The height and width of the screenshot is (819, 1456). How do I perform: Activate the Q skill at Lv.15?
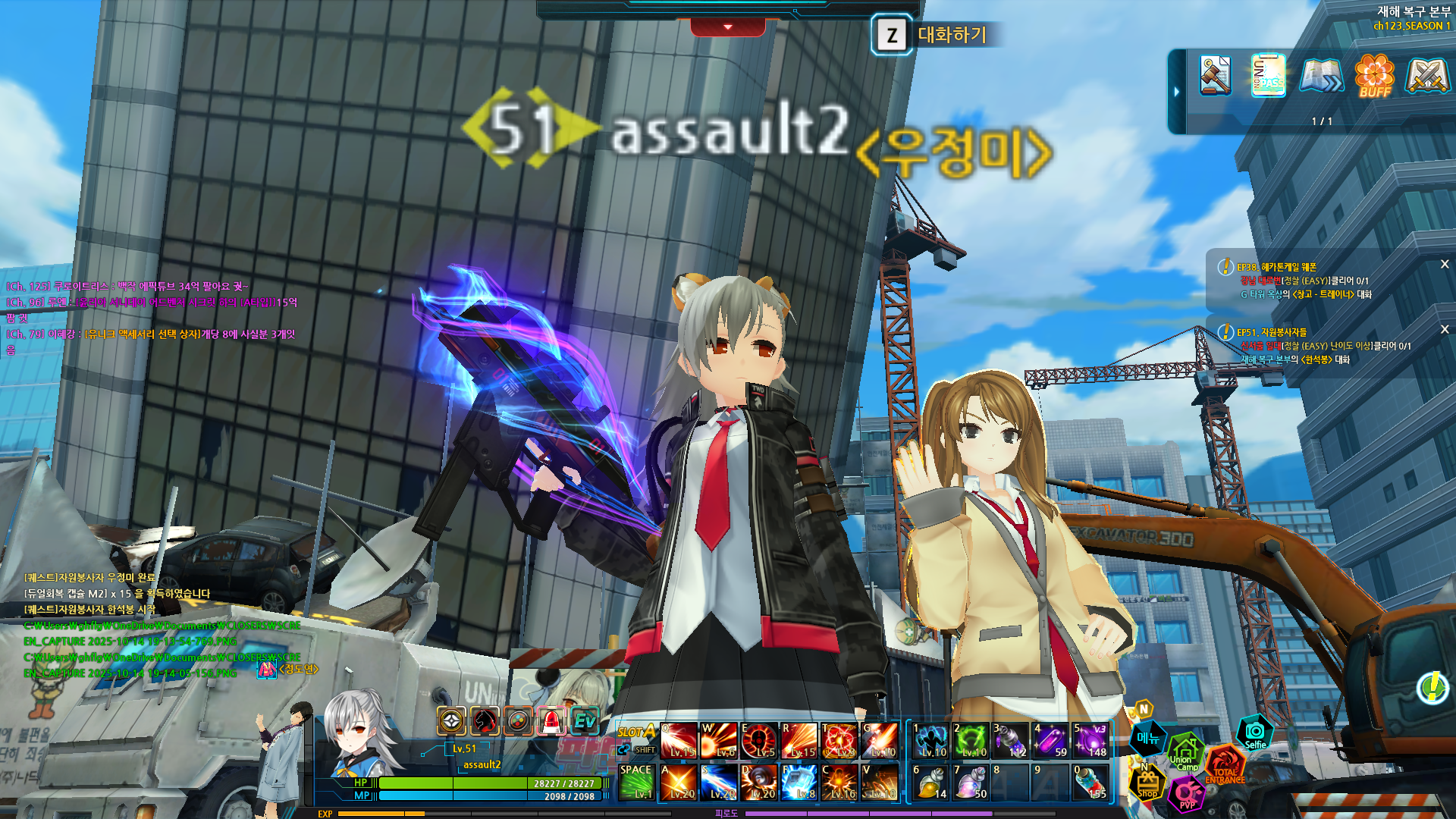pyautogui.click(x=678, y=740)
